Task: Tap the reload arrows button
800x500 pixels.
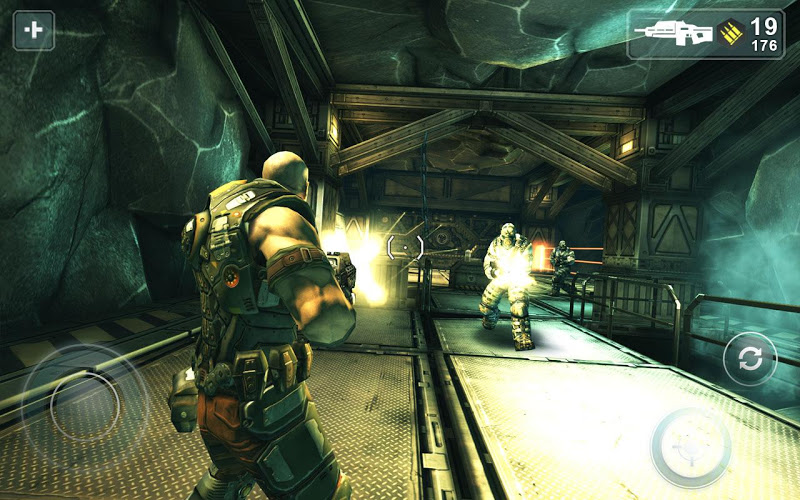Action: [748, 359]
